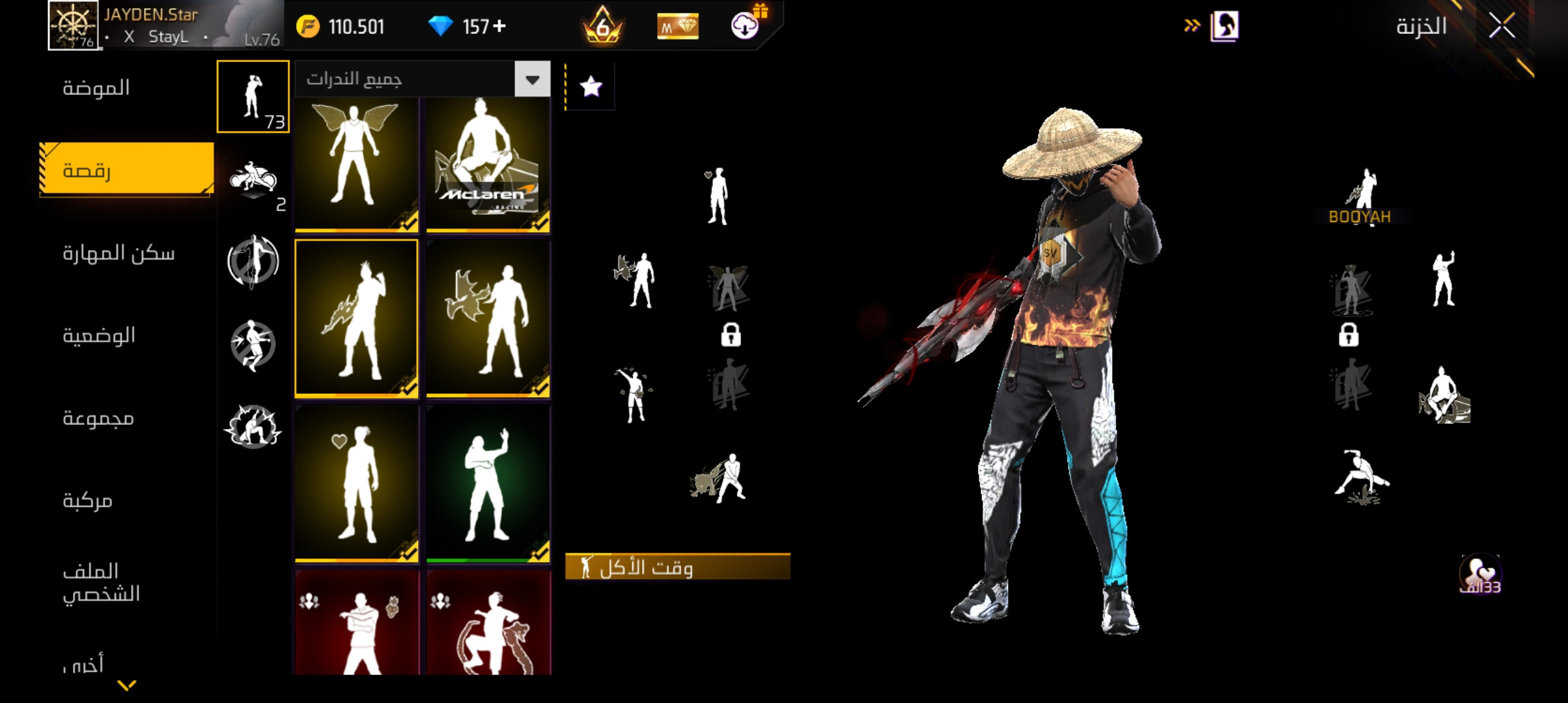
Task: Close the vault screen with the X
Action: pos(1502,27)
